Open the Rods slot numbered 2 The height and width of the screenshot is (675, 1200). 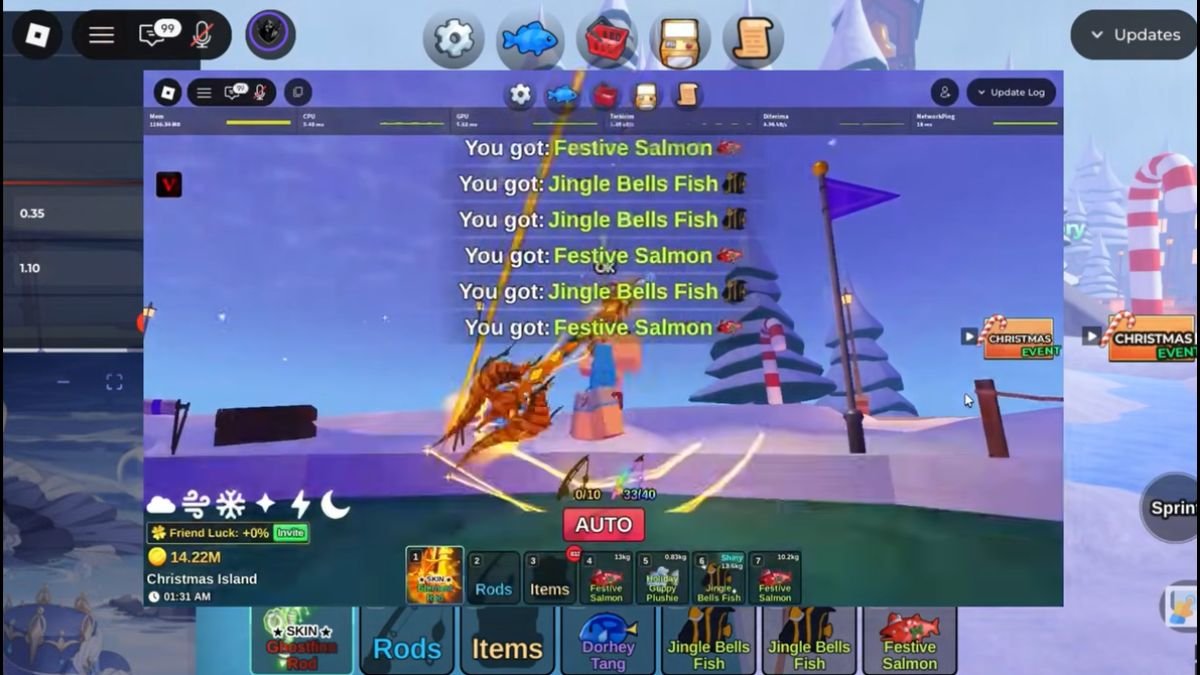point(493,578)
